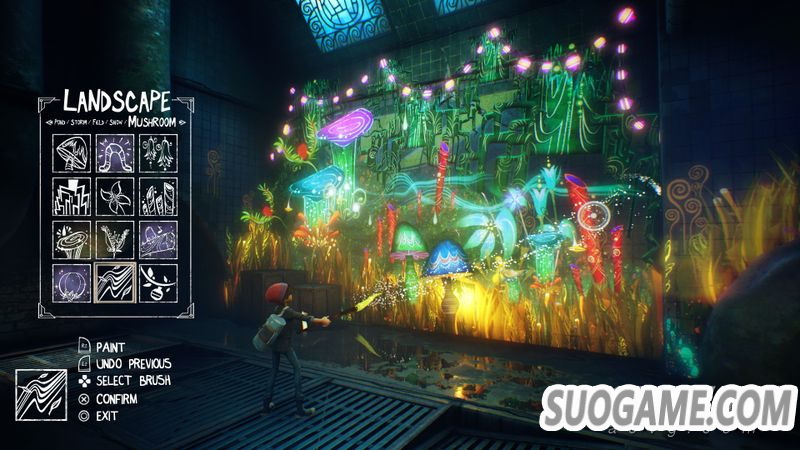Choose the leafy sprout plant brush
Image resolution: width=800 pixels, height=450 pixels.
(x=115, y=240)
